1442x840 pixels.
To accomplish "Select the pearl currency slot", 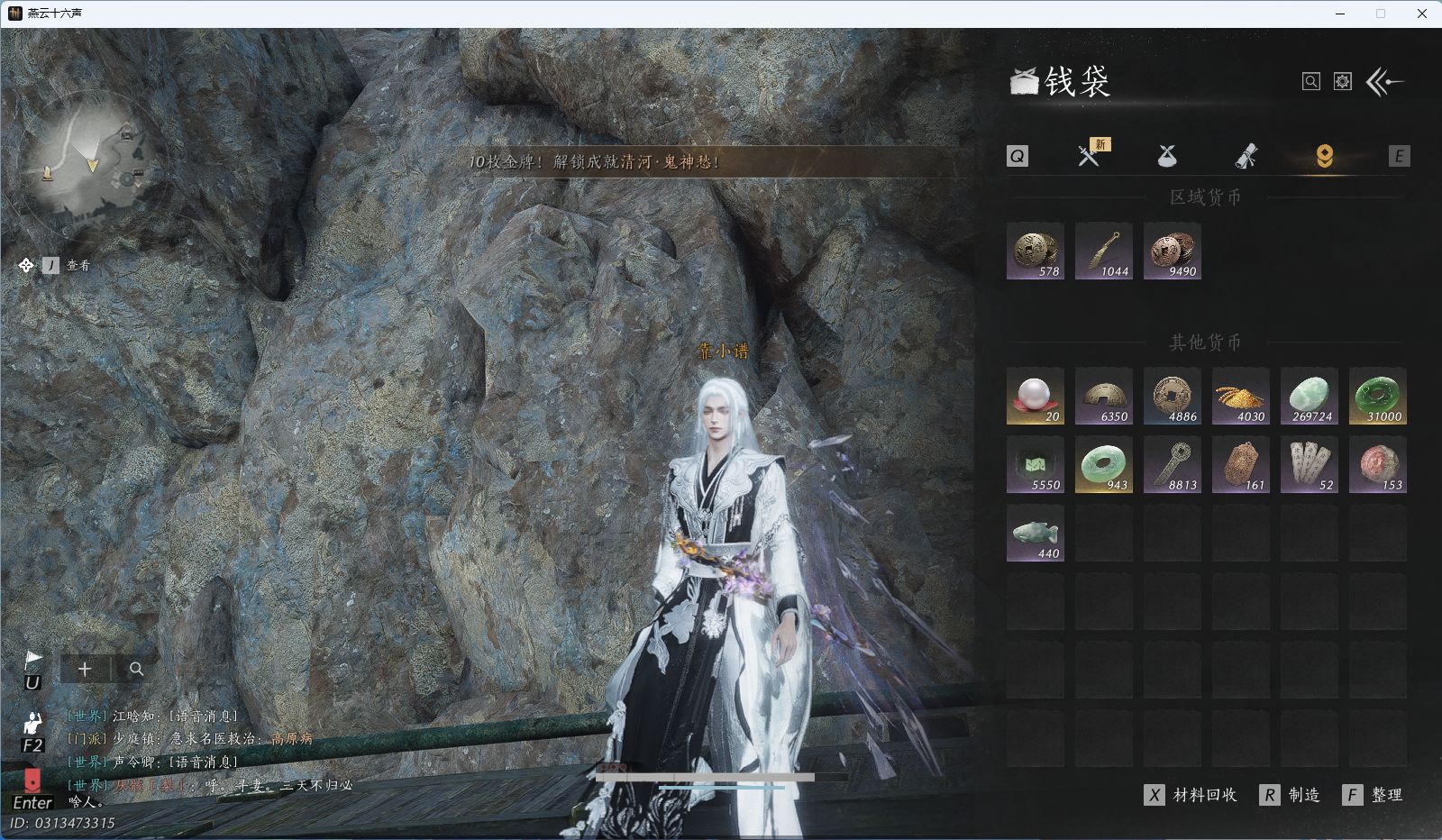I will click(x=1036, y=397).
